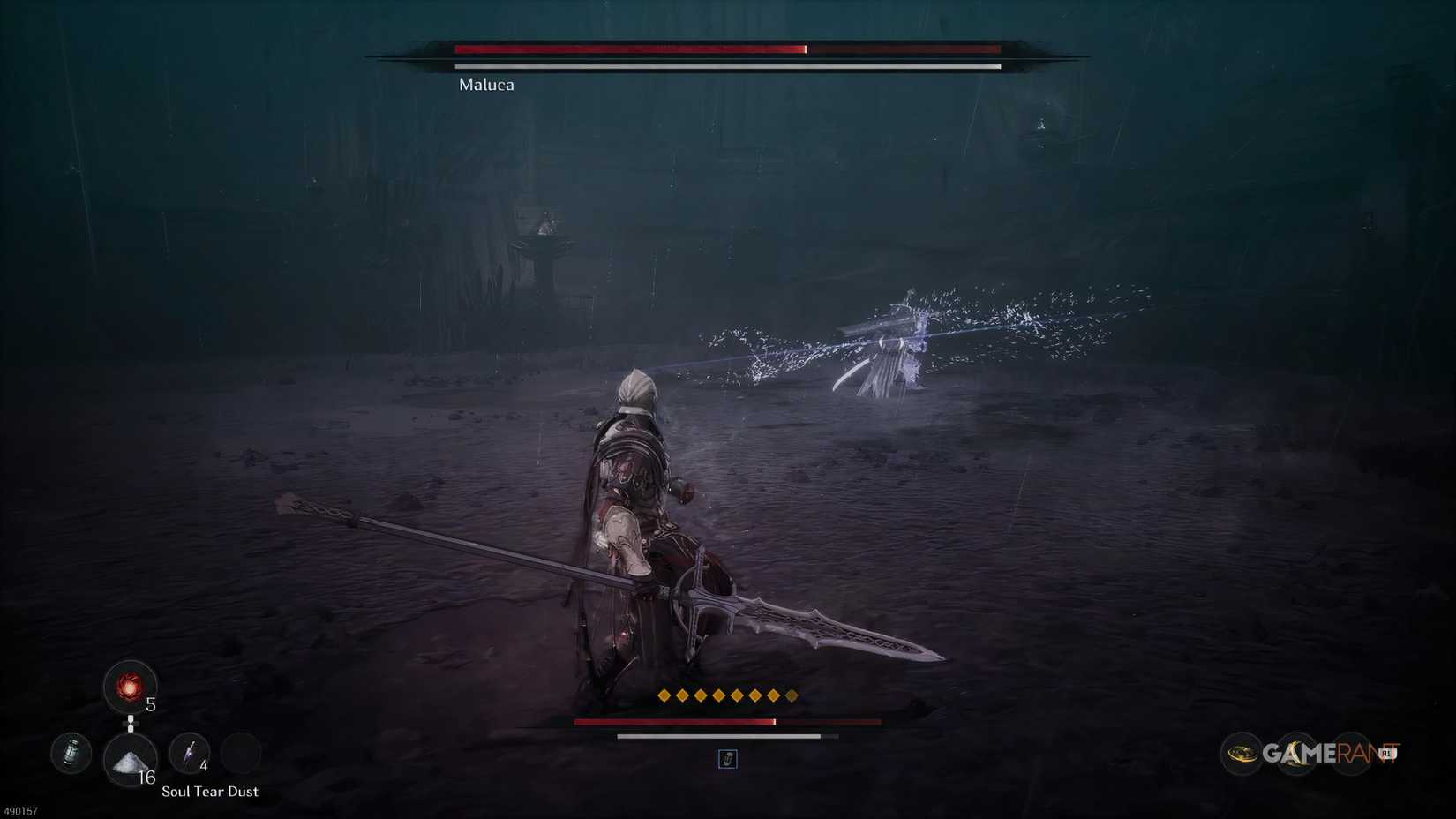Expand the dagger item count numeral 4
This screenshot has height=819, width=1456.
203,765
